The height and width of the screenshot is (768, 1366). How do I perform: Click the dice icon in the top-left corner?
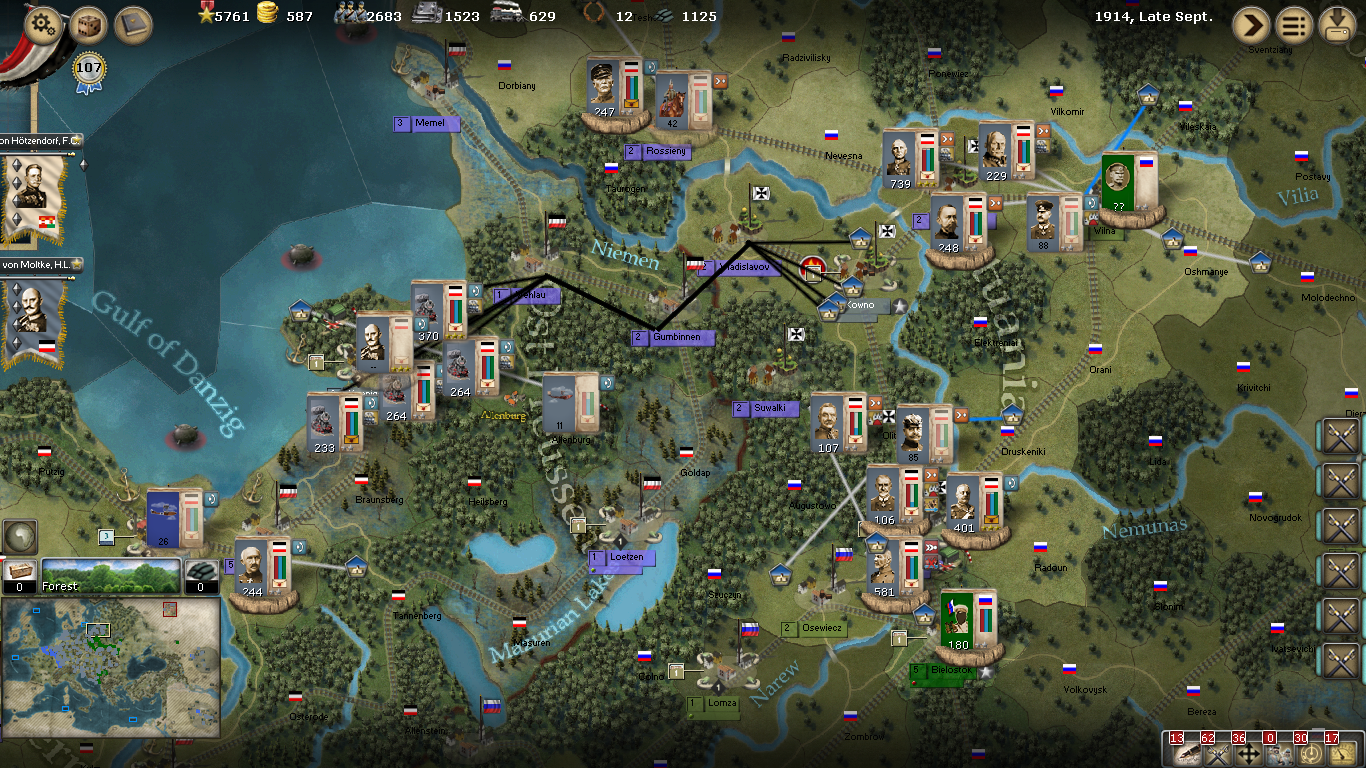[x=88, y=23]
